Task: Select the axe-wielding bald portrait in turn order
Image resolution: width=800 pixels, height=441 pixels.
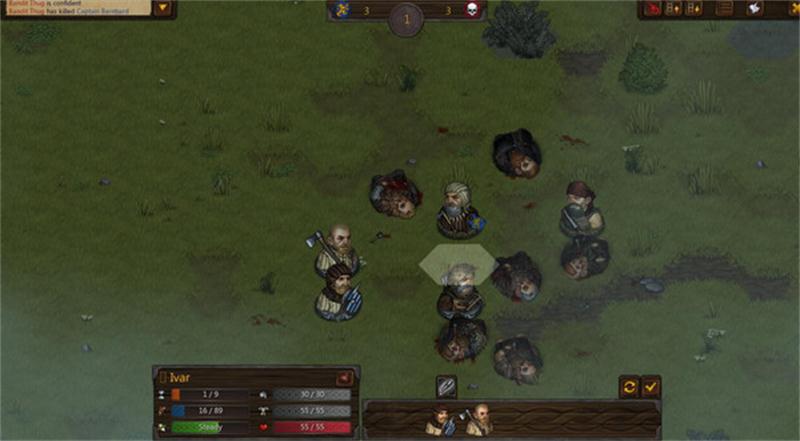Action: [x=478, y=420]
